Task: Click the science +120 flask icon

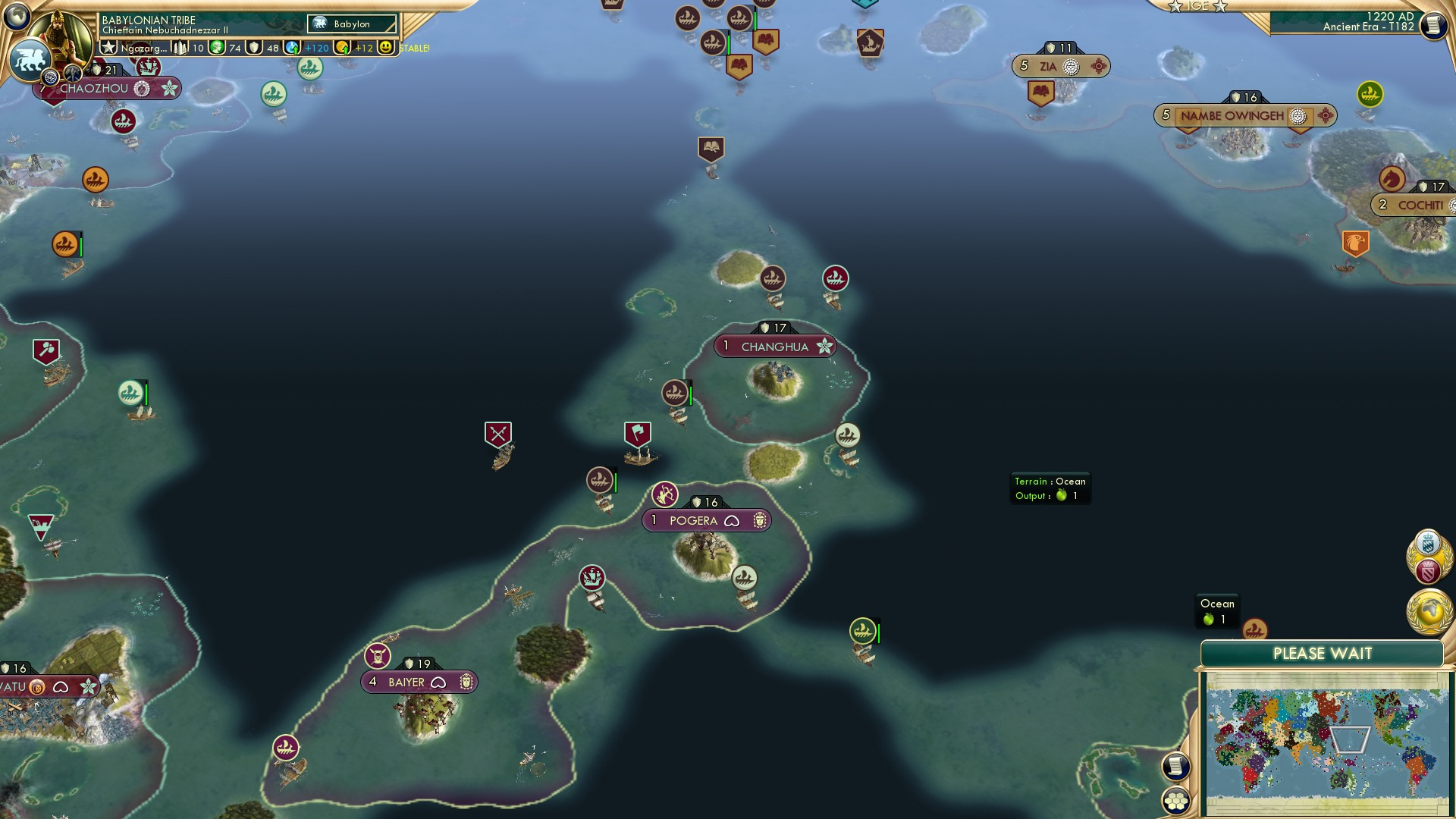Action: coord(293,47)
